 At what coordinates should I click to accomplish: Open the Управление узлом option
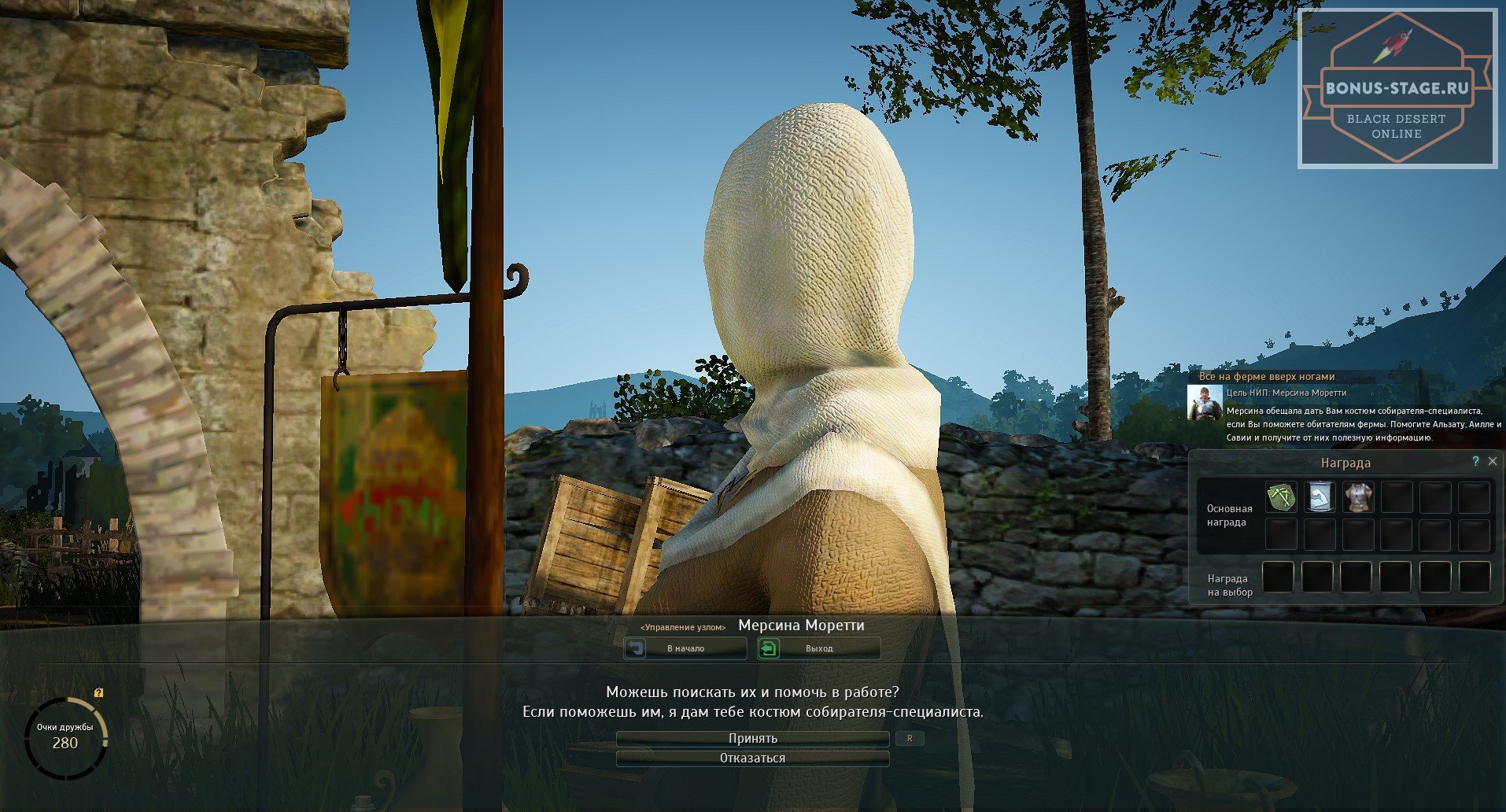point(684,626)
